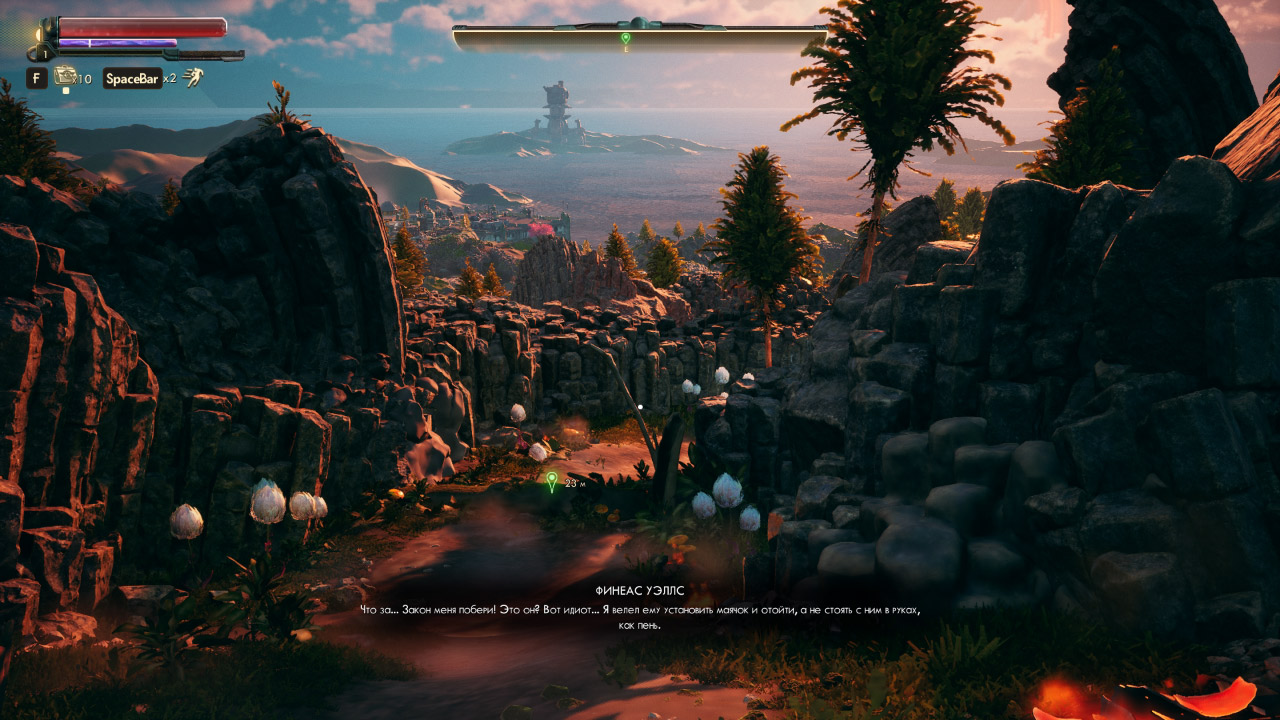Click the purple armor bar below health
Screen dimensions: 1280x720
[117, 42]
